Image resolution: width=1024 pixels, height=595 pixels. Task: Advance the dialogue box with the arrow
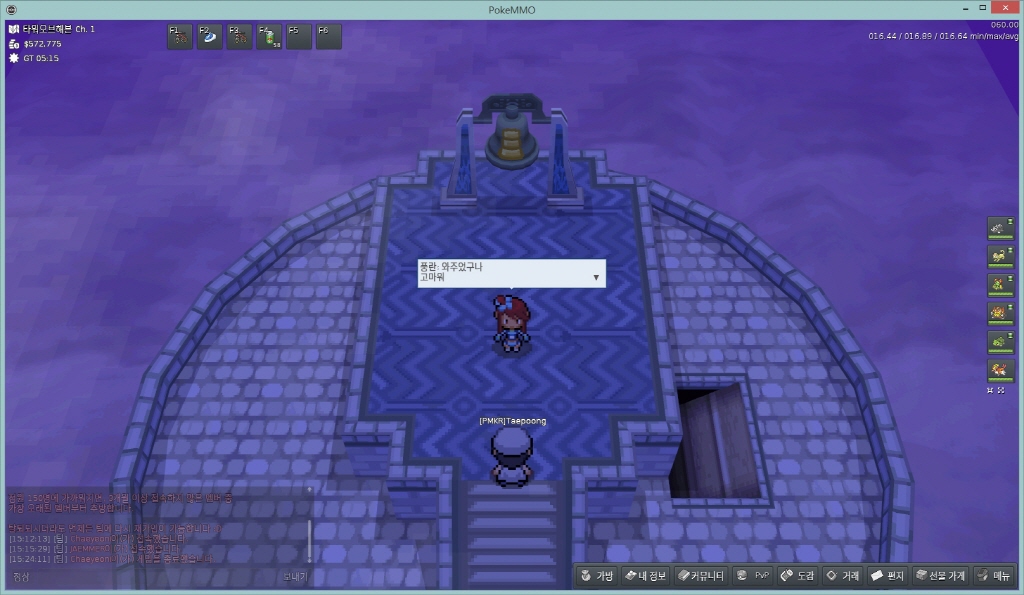point(596,277)
